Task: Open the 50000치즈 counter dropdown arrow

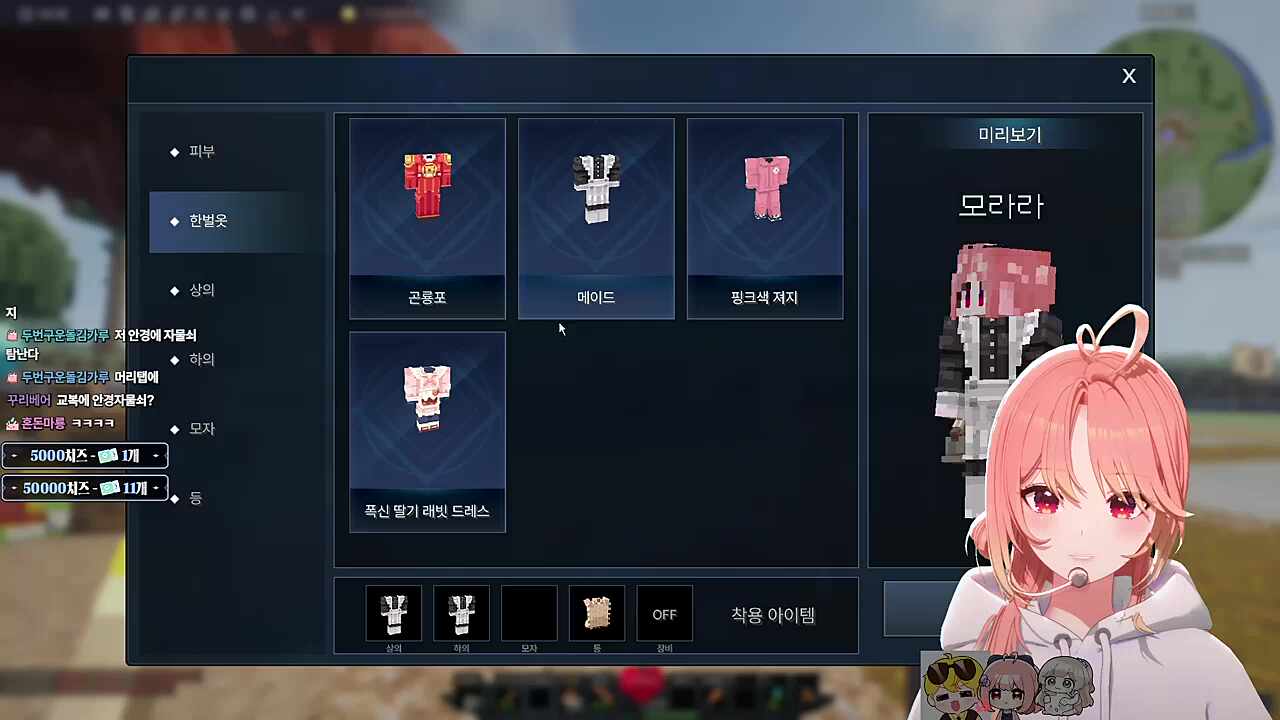Action: (156, 488)
